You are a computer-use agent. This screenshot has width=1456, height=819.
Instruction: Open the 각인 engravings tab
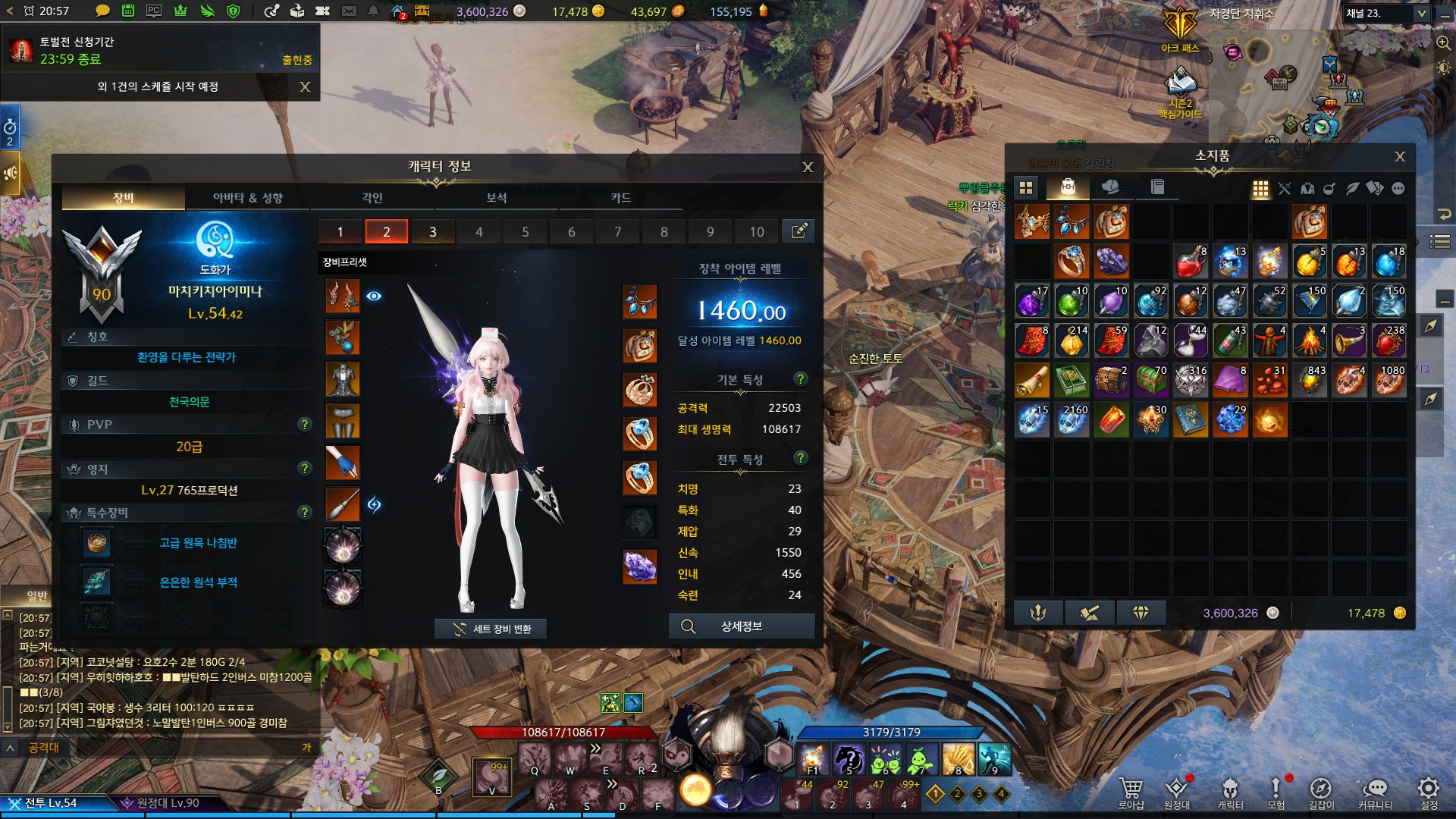pyautogui.click(x=372, y=198)
